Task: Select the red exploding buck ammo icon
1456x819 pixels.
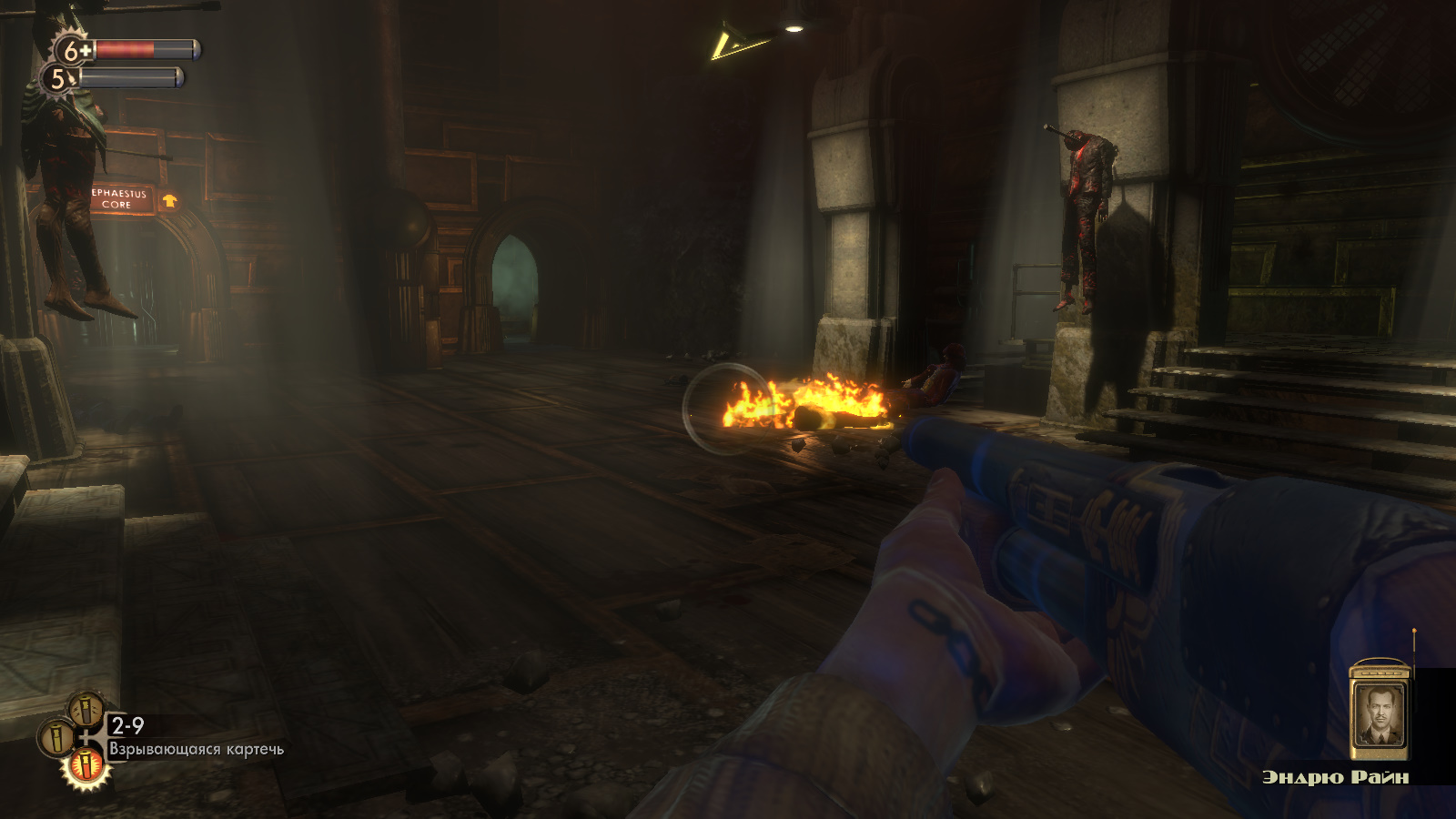Action: (x=86, y=766)
